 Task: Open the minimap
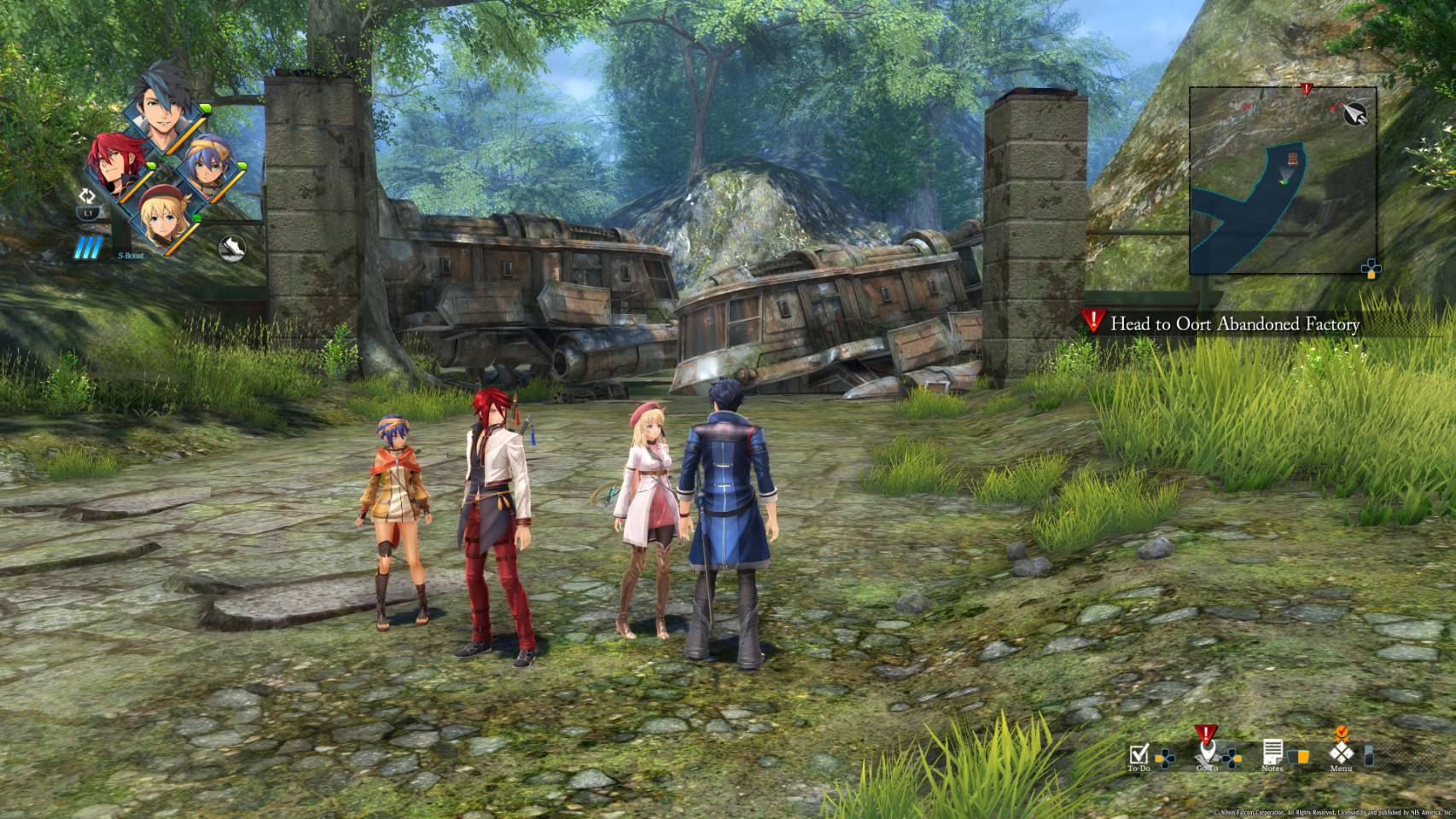[x=1282, y=180]
